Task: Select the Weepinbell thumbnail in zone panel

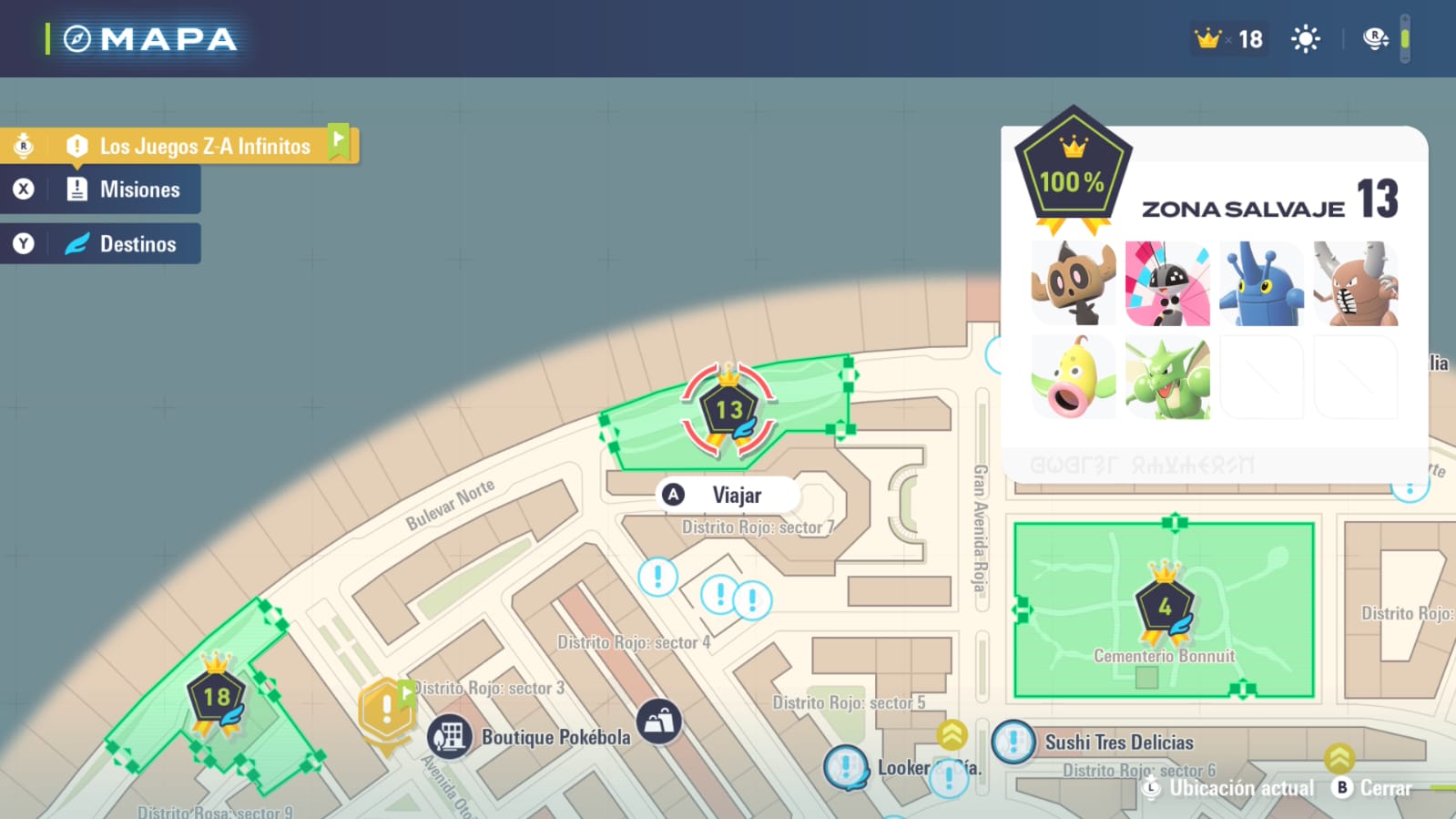Action: point(1073,377)
